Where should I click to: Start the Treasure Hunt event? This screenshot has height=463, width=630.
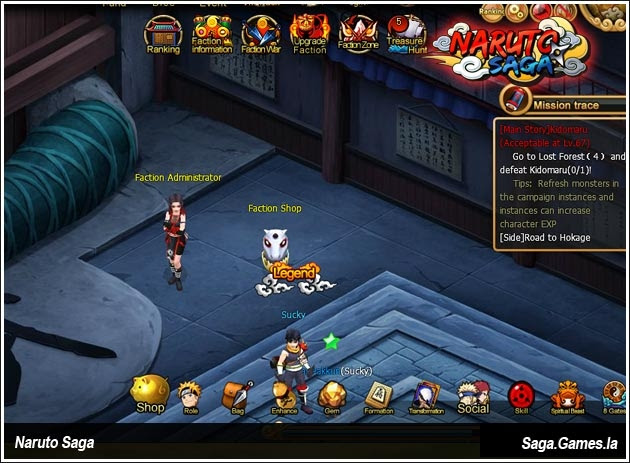click(405, 31)
